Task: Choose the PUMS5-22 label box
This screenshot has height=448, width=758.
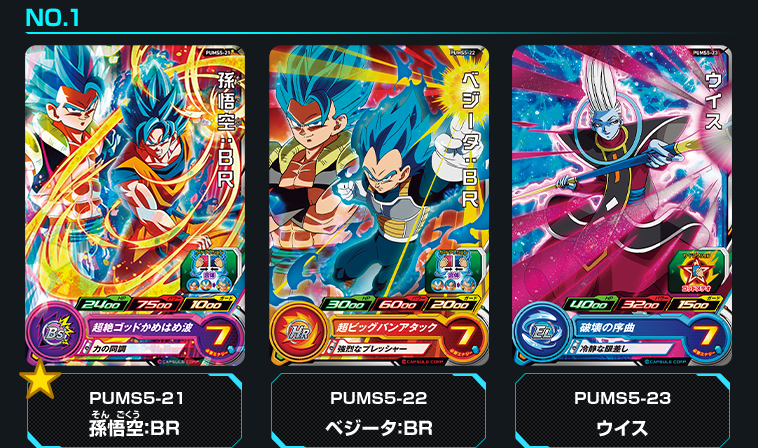Action: coord(378,410)
